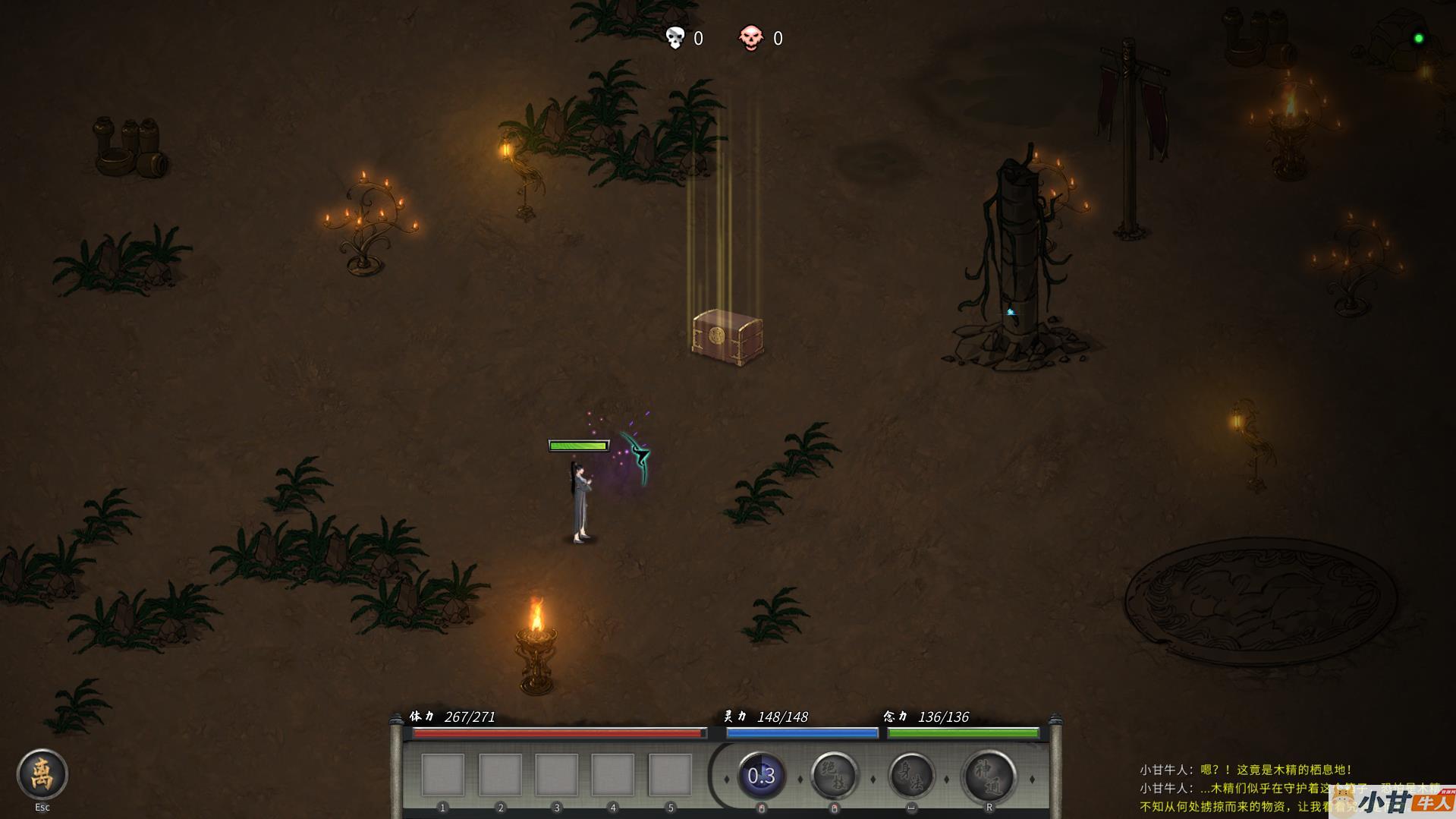Image resolution: width=1456 pixels, height=819 pixels.
Task: Activate the basic attack skill on cooldown
Action: pyautogui.click(x=761, y=776)
